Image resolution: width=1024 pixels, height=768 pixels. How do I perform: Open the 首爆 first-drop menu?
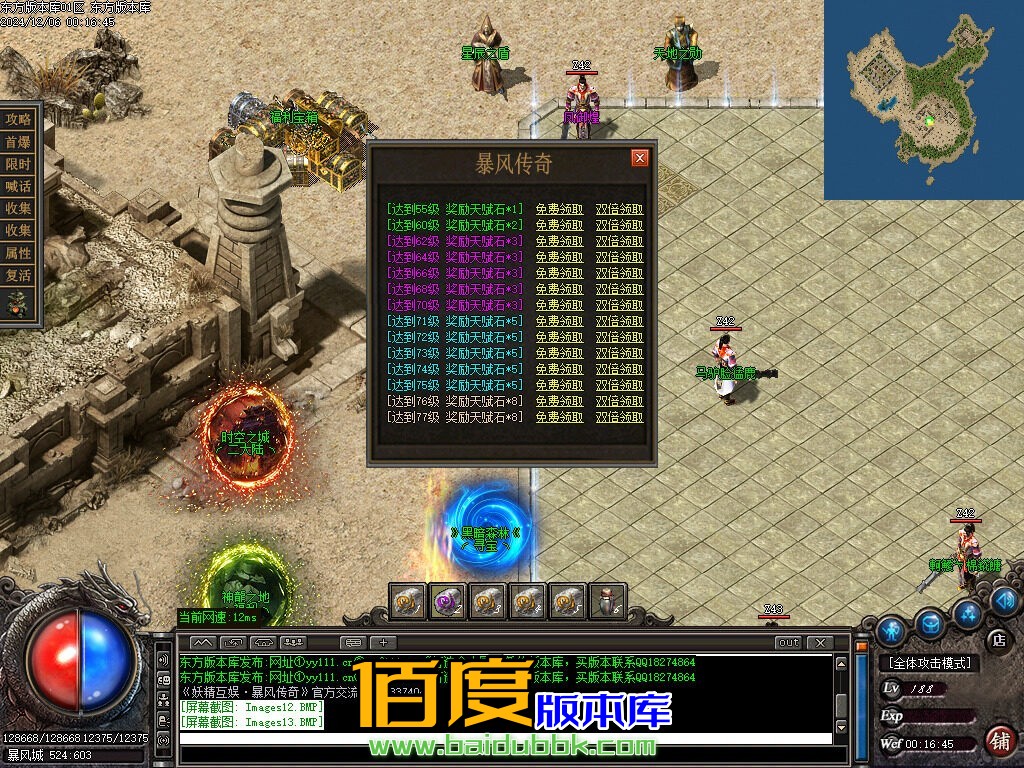(x=19, y=142)
